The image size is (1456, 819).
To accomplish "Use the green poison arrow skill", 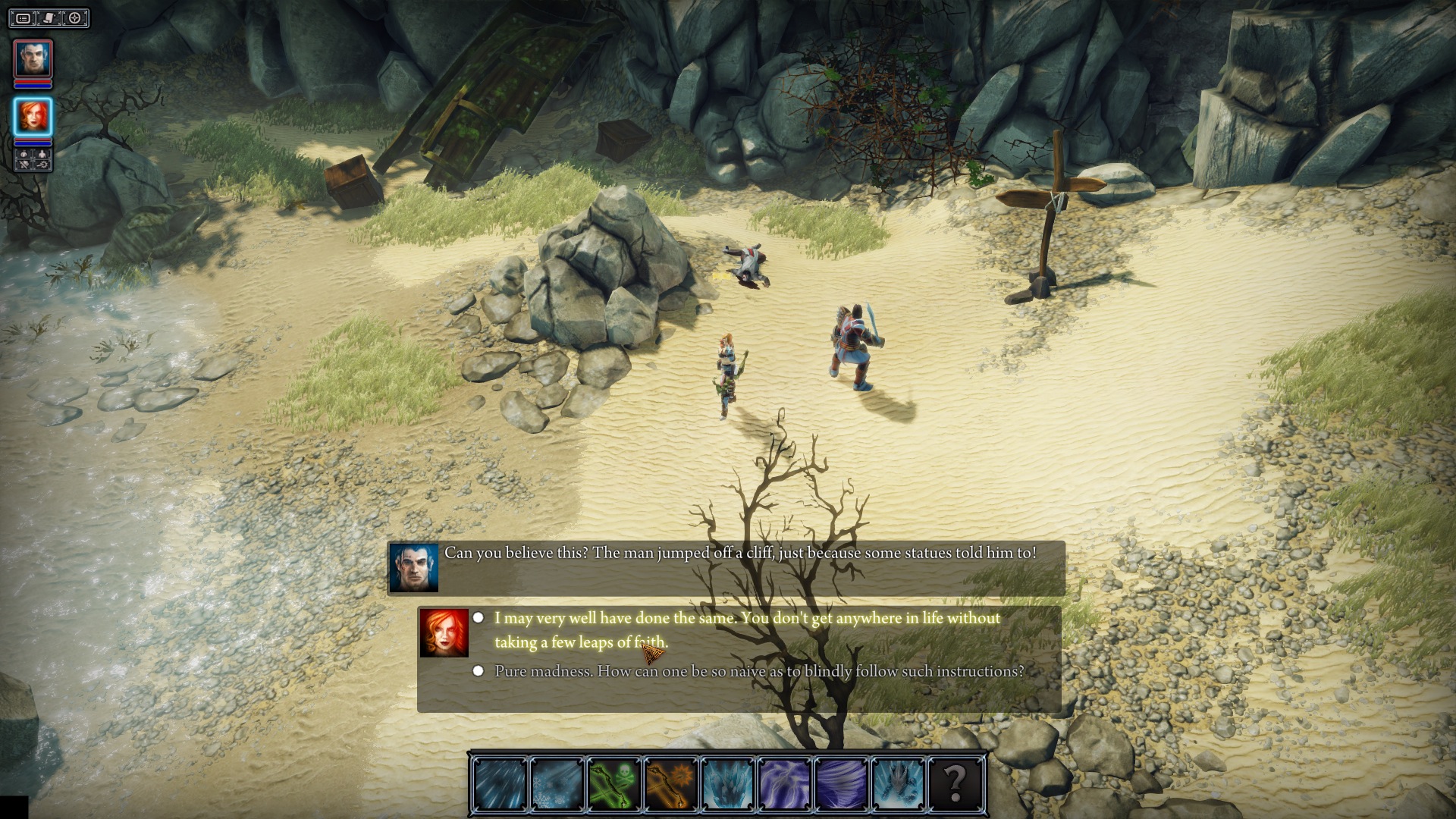I will tap(613, 783).
